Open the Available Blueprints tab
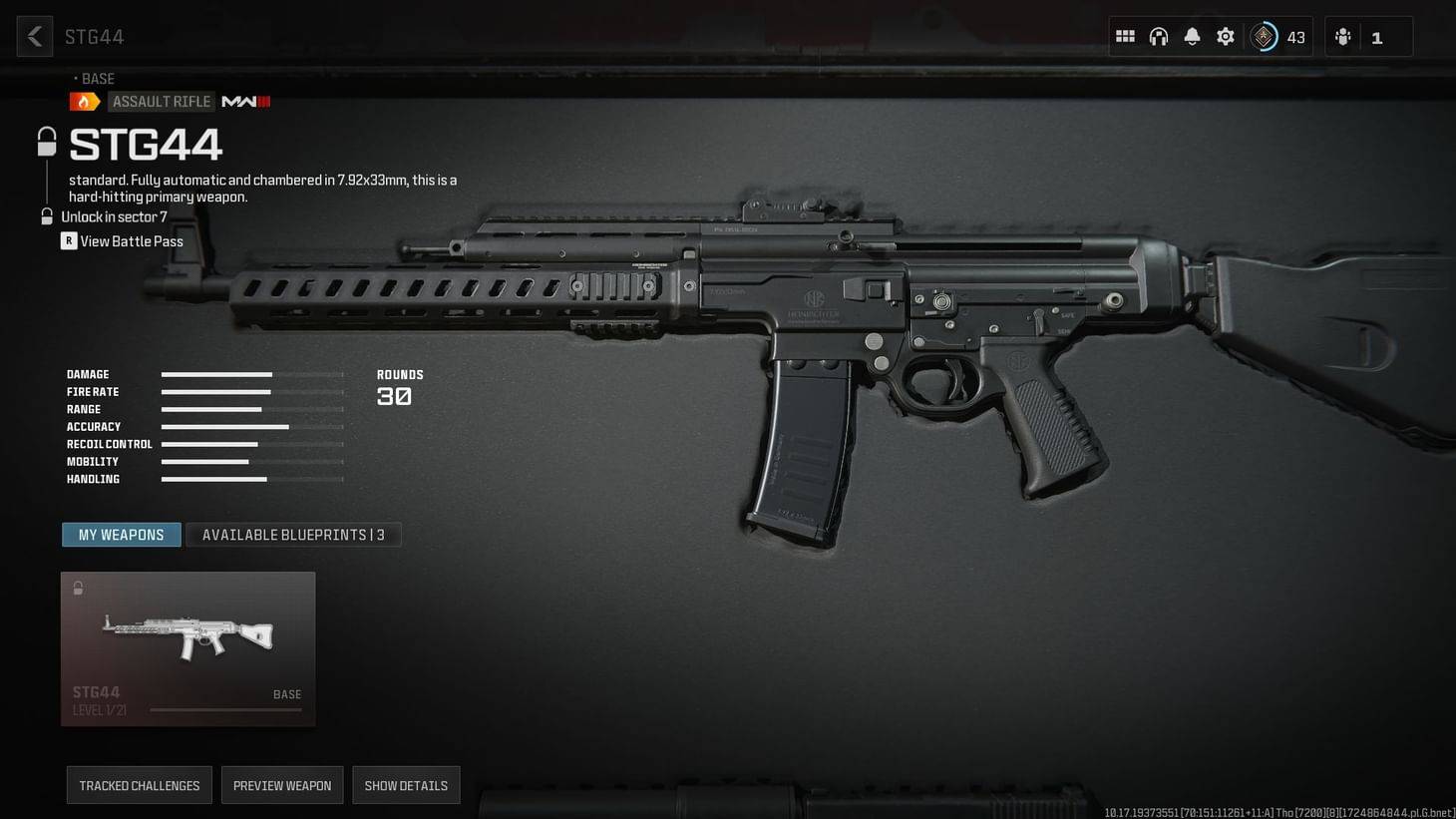The image size is (1456, 819). click(293, 535)
